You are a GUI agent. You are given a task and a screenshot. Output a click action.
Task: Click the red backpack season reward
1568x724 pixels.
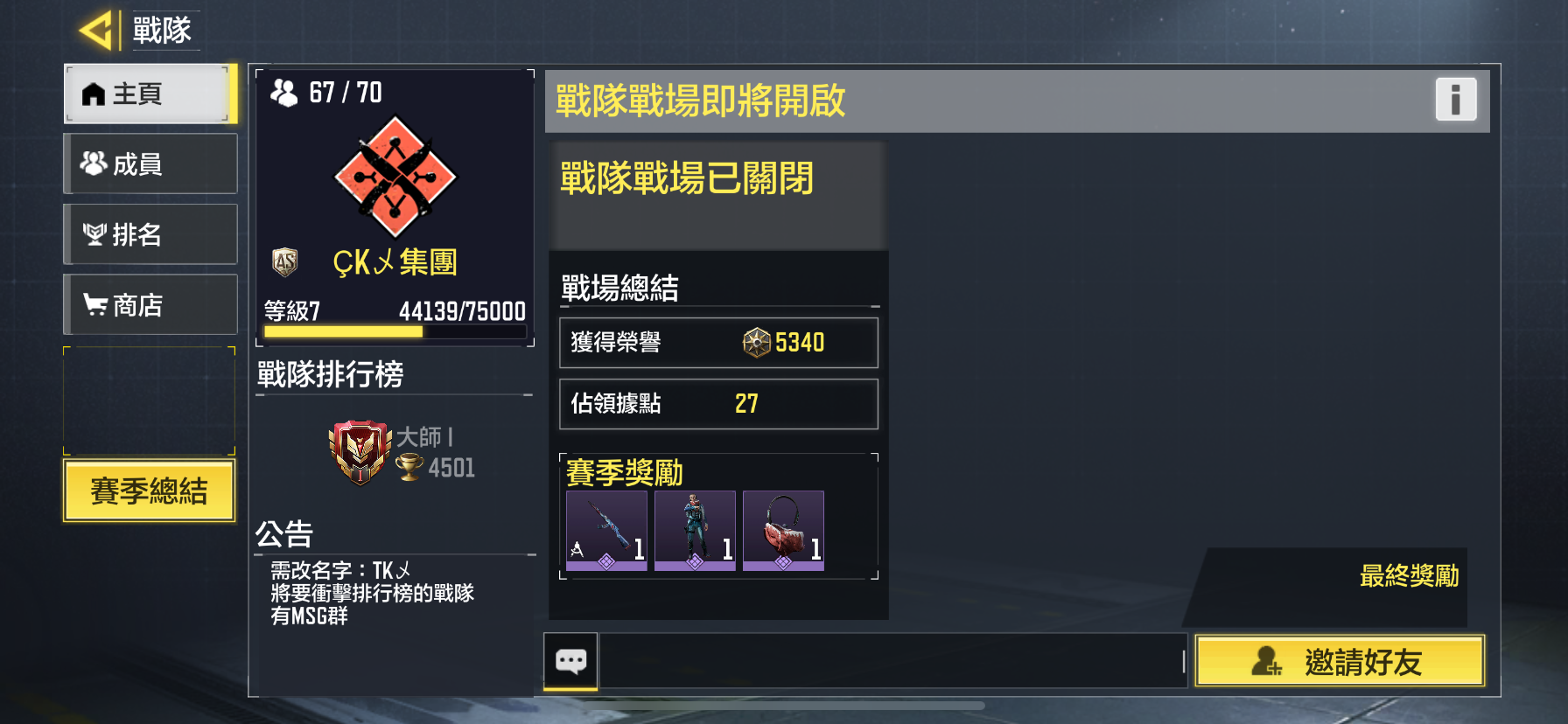coord(783,529)
